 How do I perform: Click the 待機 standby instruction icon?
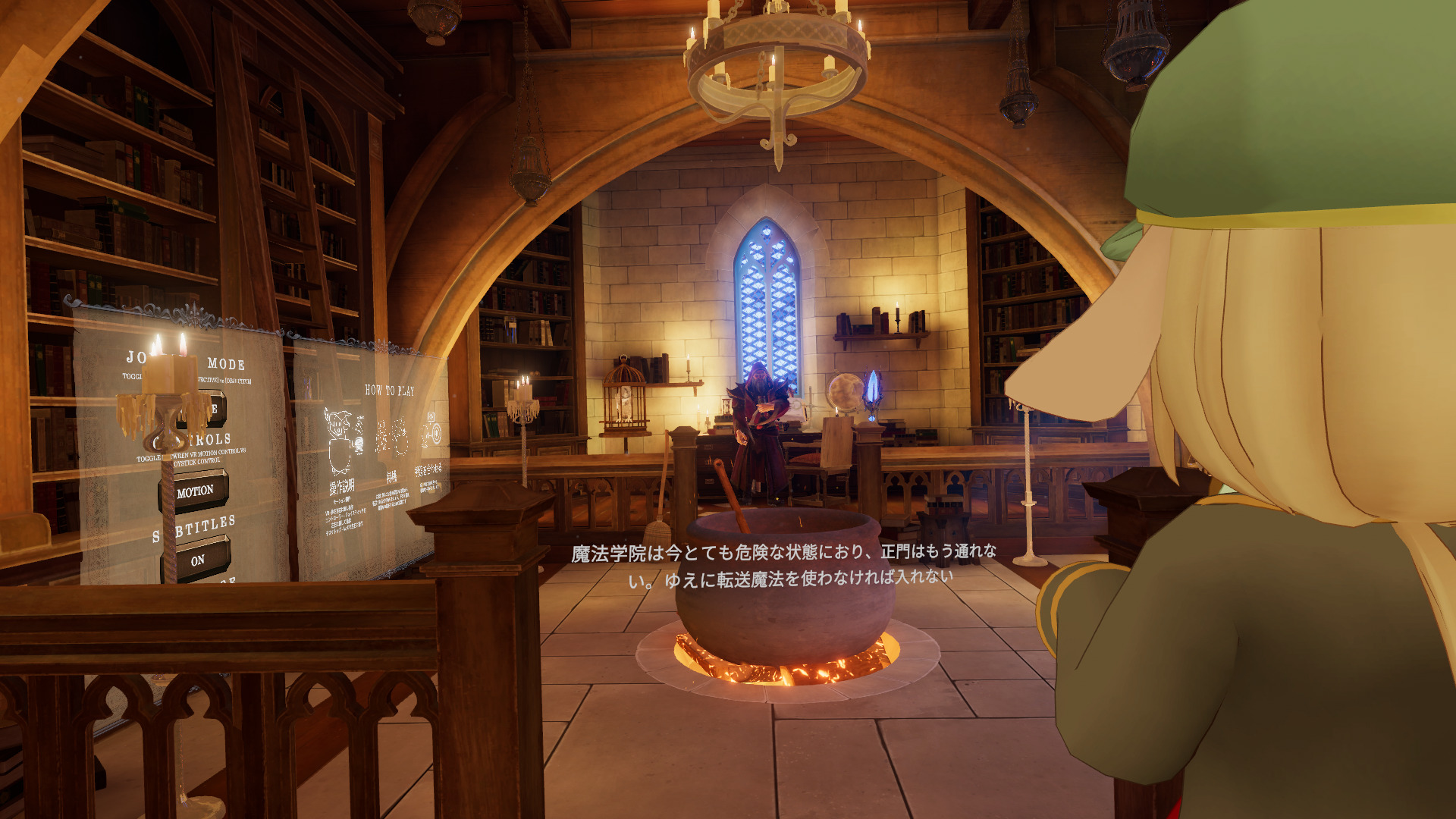pos(392,436)
